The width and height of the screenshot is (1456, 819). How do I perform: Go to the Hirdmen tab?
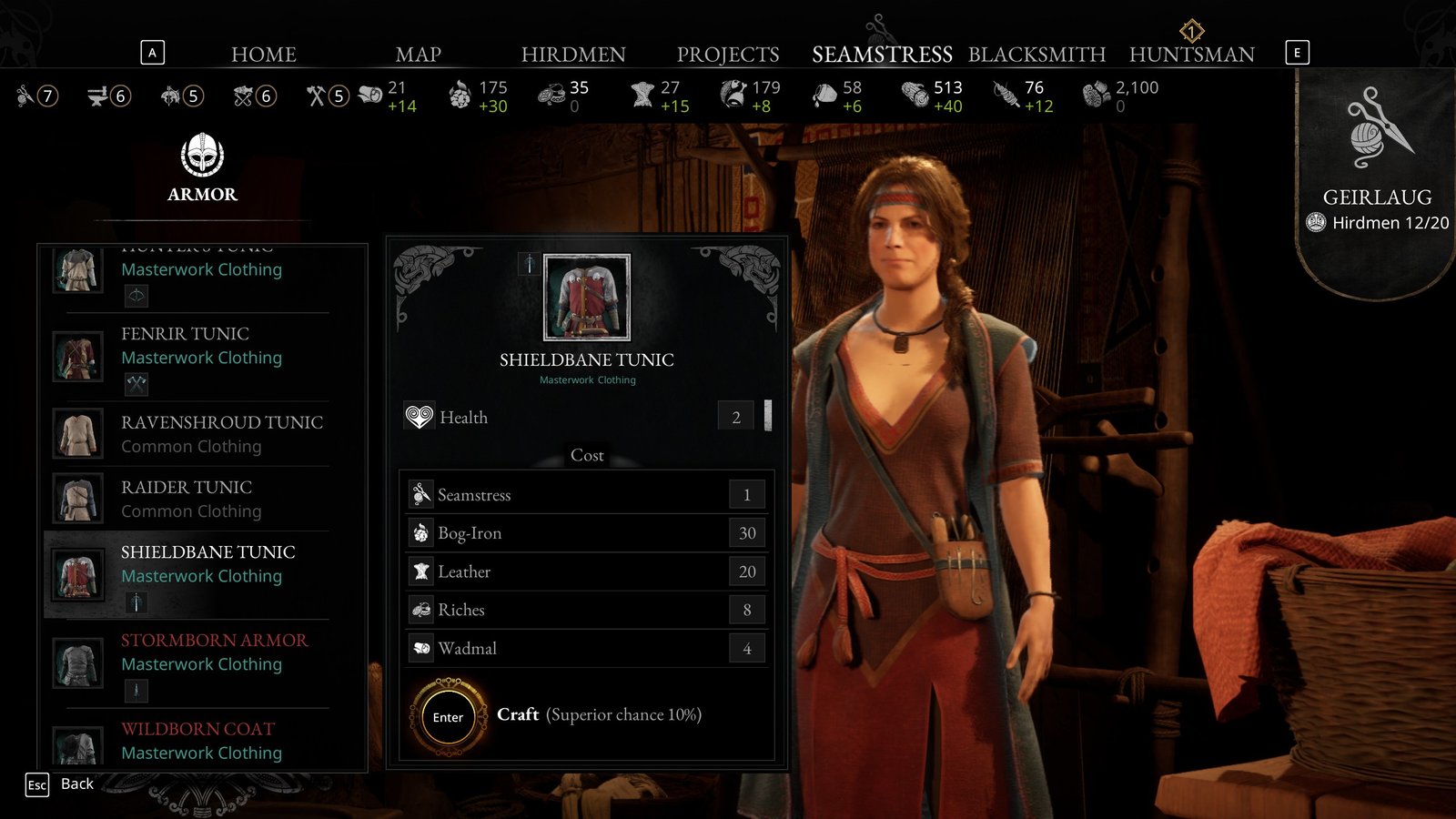[573, 55]
